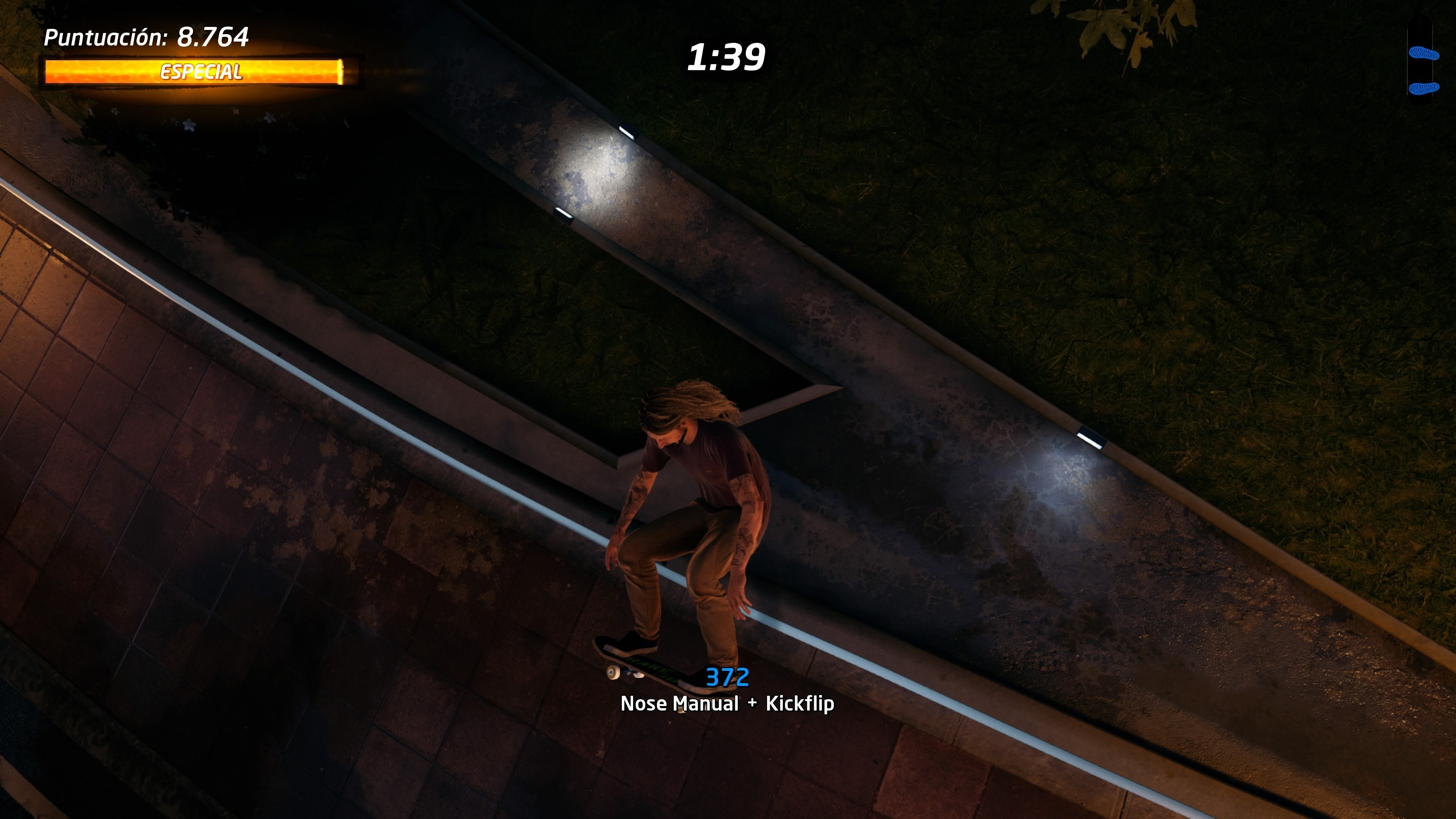This screenshot has width=1456, height=819.
Task: Expand the 1:39 timer display
Action: click(728, 56)
